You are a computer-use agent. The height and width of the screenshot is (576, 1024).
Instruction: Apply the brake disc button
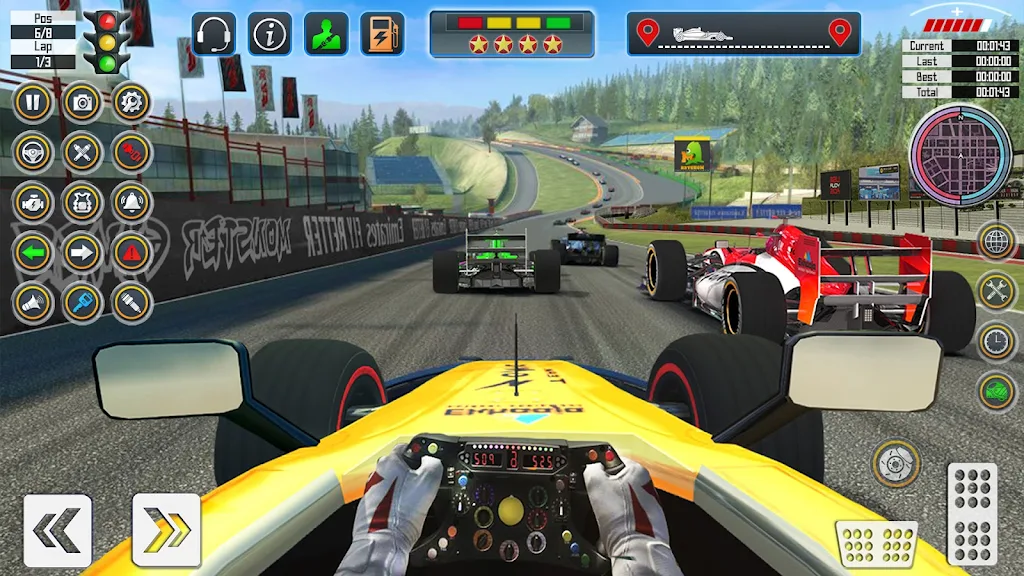[x=896, y=463]
